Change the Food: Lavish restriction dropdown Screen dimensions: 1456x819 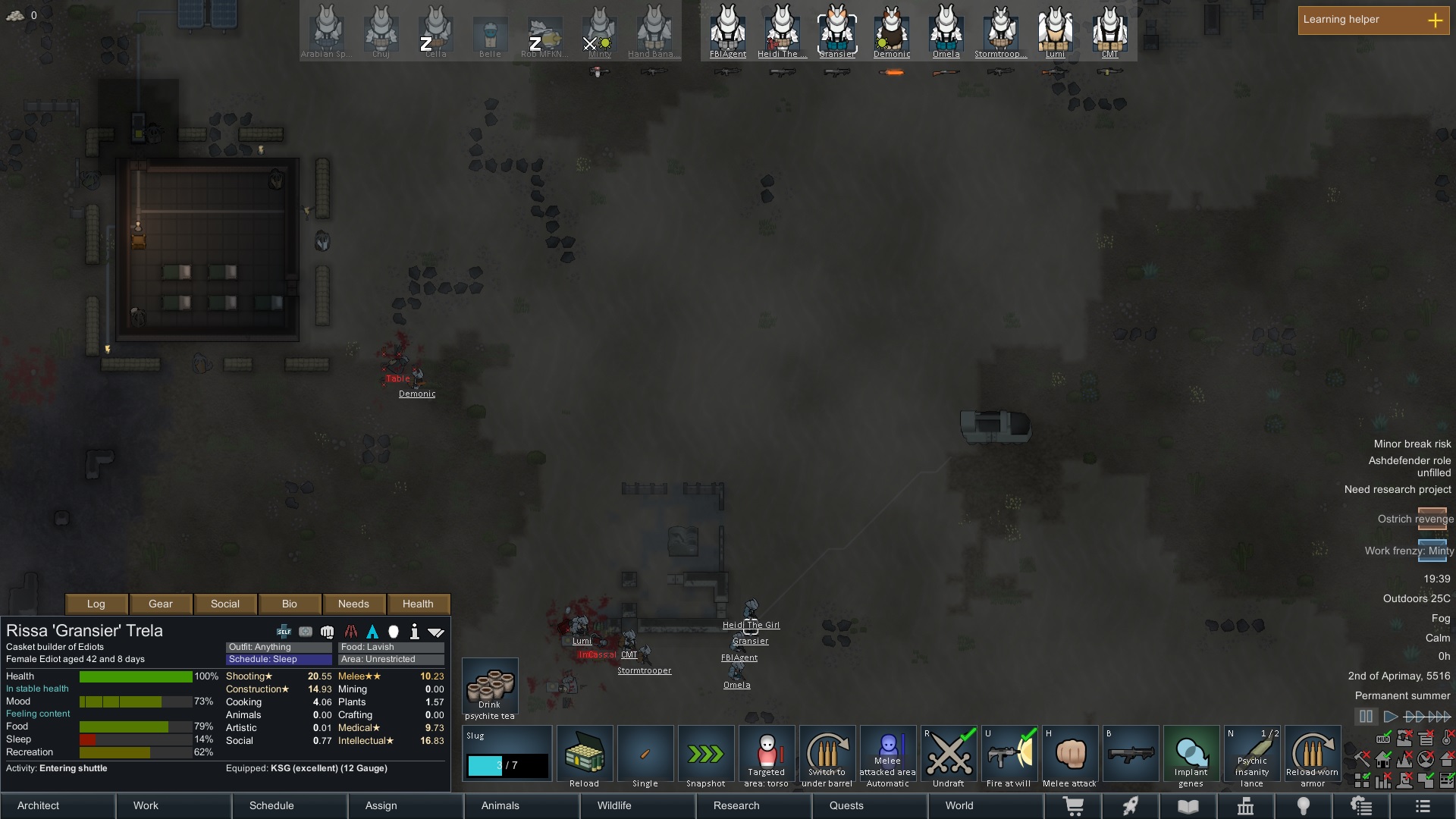(x=390, y=647)
